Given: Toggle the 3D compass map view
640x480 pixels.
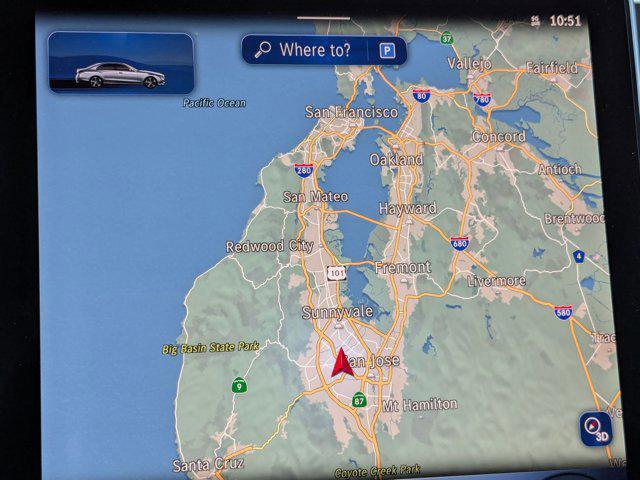Looking at the screenshot, I should [596, 429].
